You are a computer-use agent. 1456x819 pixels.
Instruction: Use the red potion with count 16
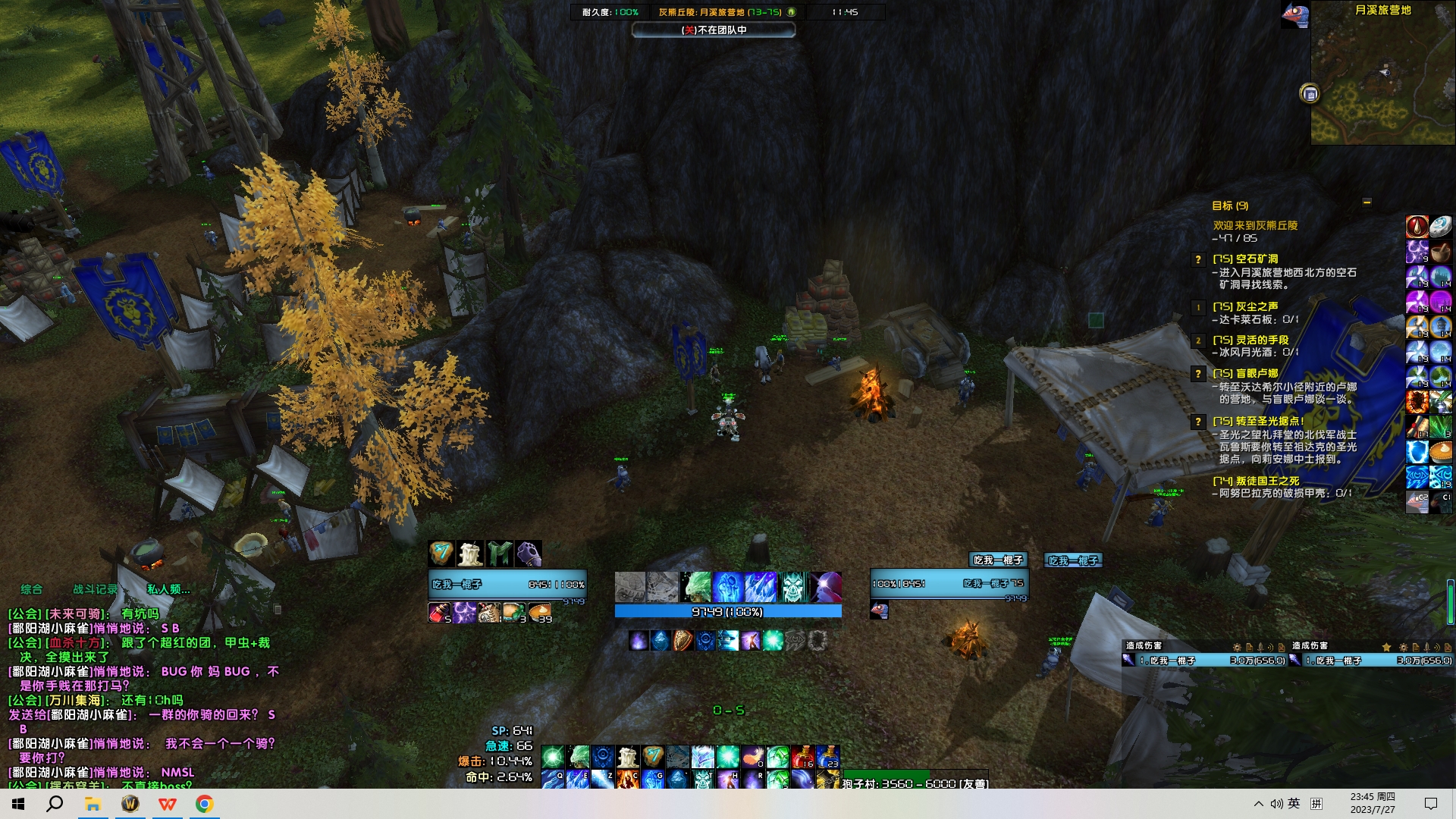pos(802,757)
